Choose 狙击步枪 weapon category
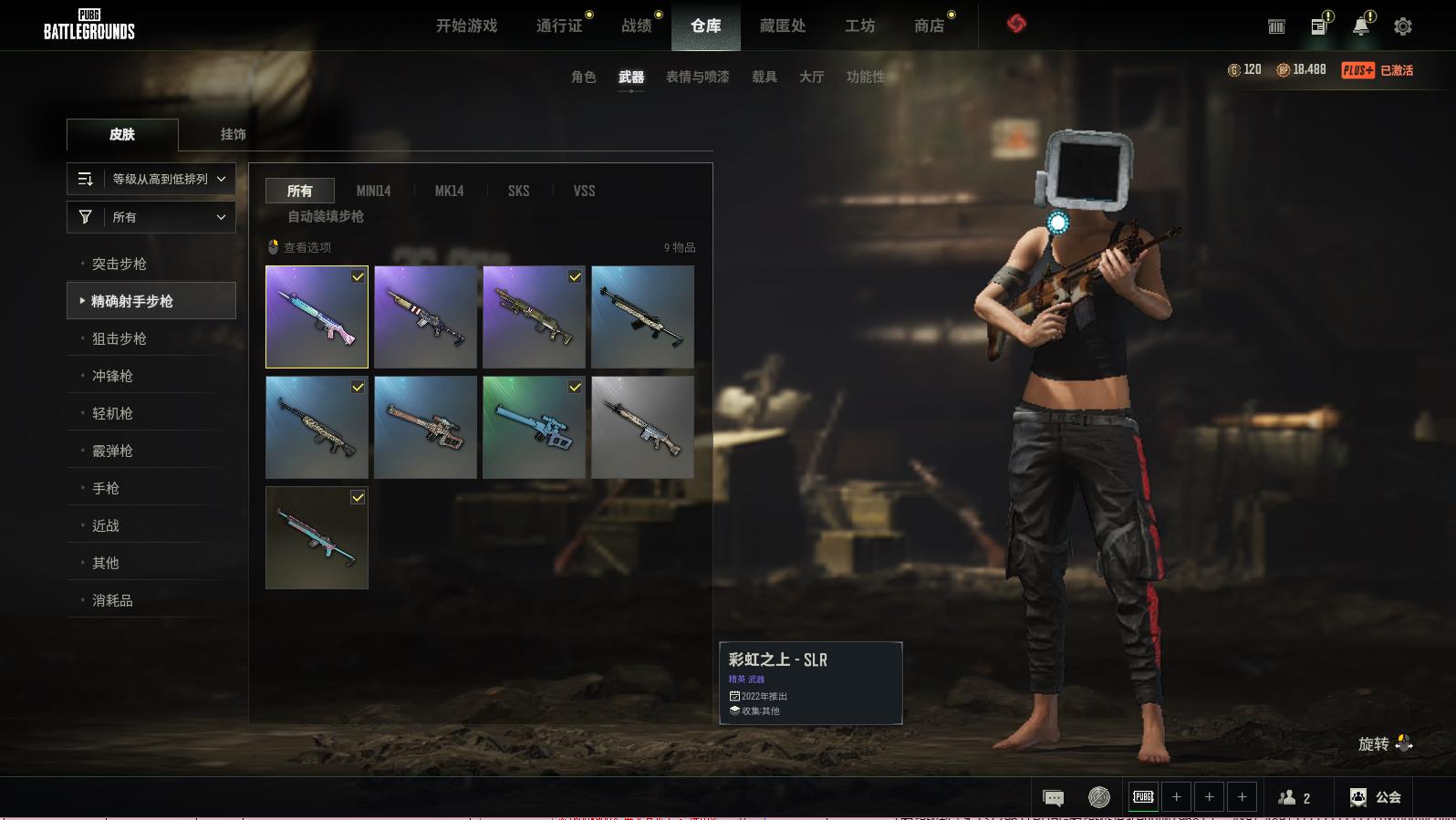 click(x=120, y=338)
